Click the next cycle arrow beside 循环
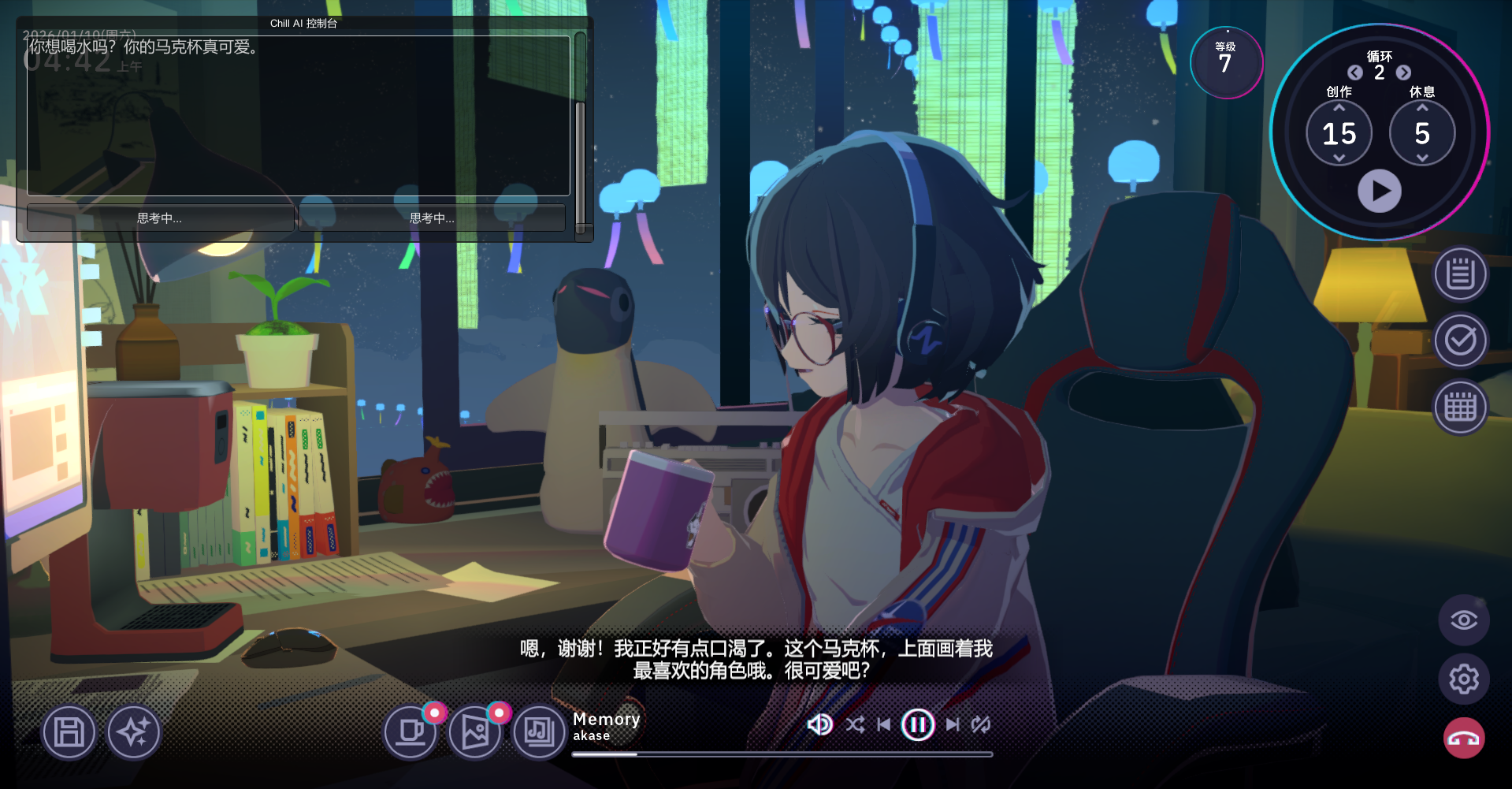 point(1403,72)
